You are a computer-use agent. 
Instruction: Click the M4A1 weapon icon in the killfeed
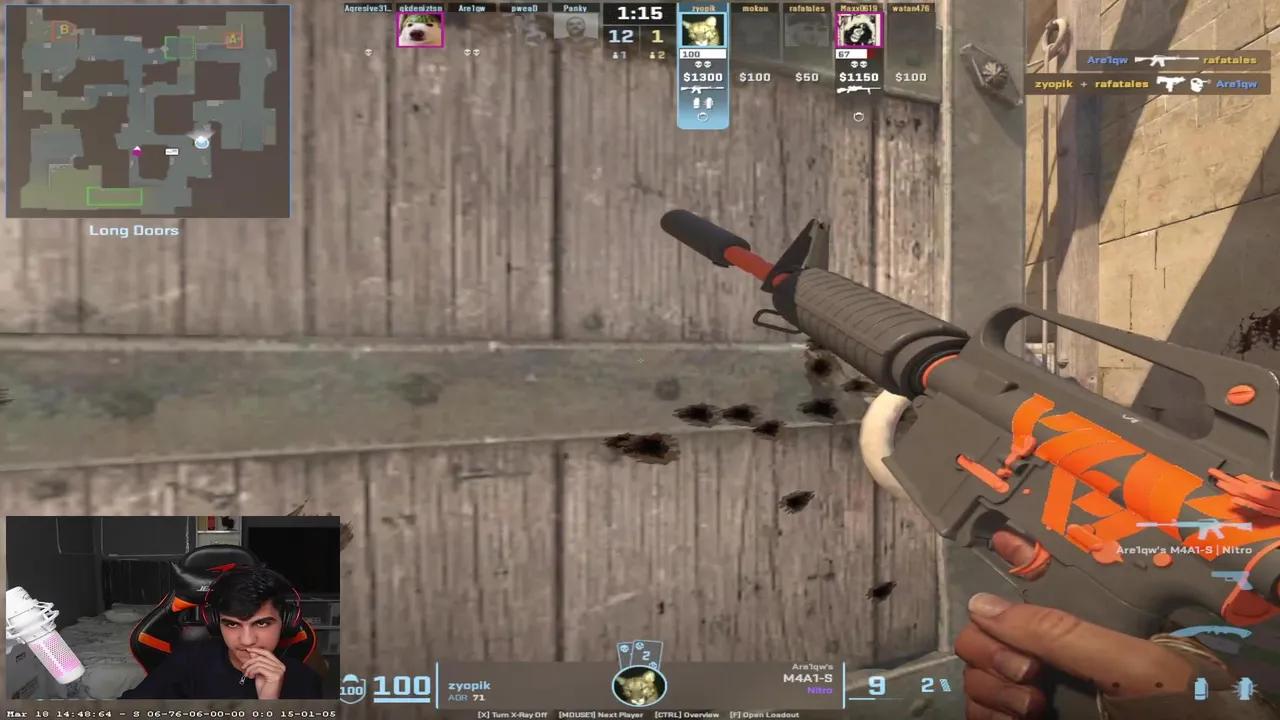[1167, 60]
